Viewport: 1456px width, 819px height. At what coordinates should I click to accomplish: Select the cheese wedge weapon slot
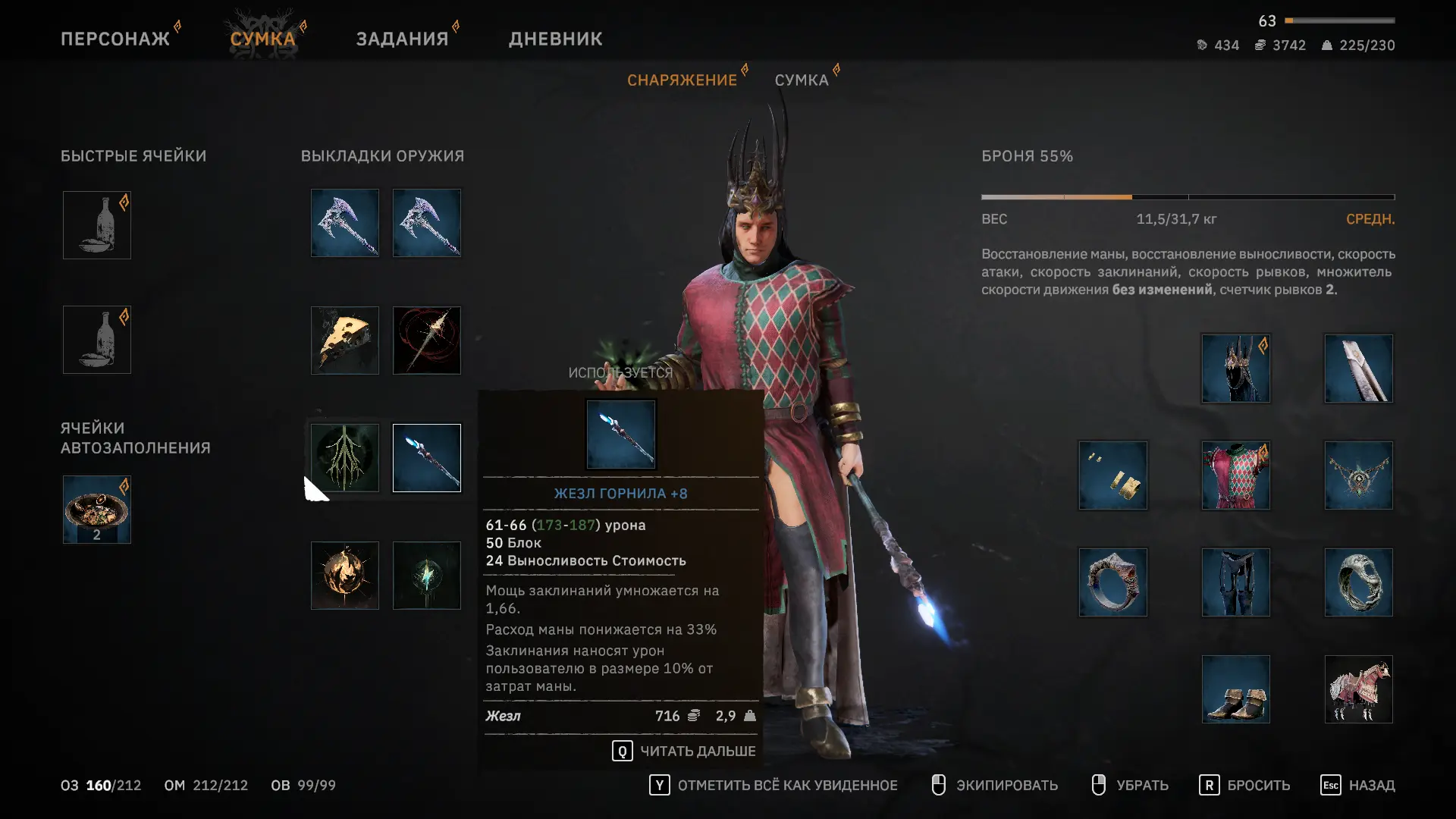pyautogui.click(x=344, y=340)
